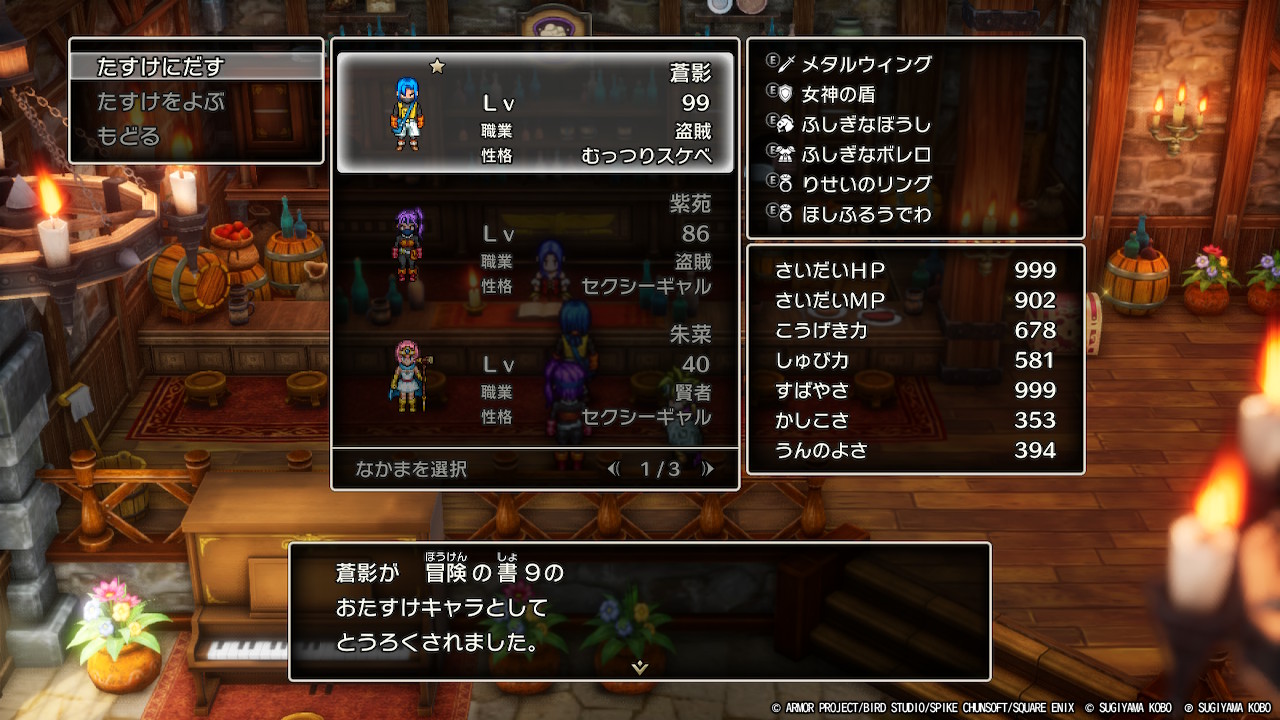Image resolution: width=1280 pixels, height=720 pixels.
Task: Click the 女神の盾 shield icon
Action: pyautogui.click(x=786, y=92)
